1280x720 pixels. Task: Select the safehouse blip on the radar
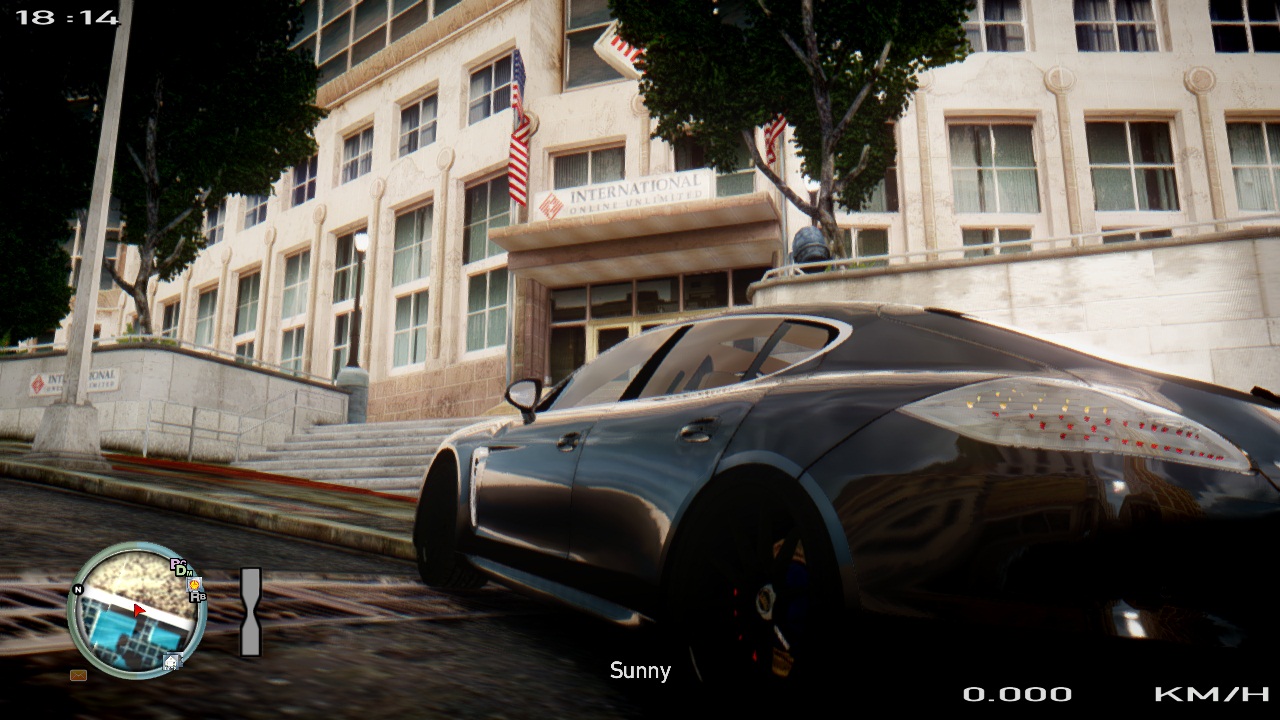[172, 661]
